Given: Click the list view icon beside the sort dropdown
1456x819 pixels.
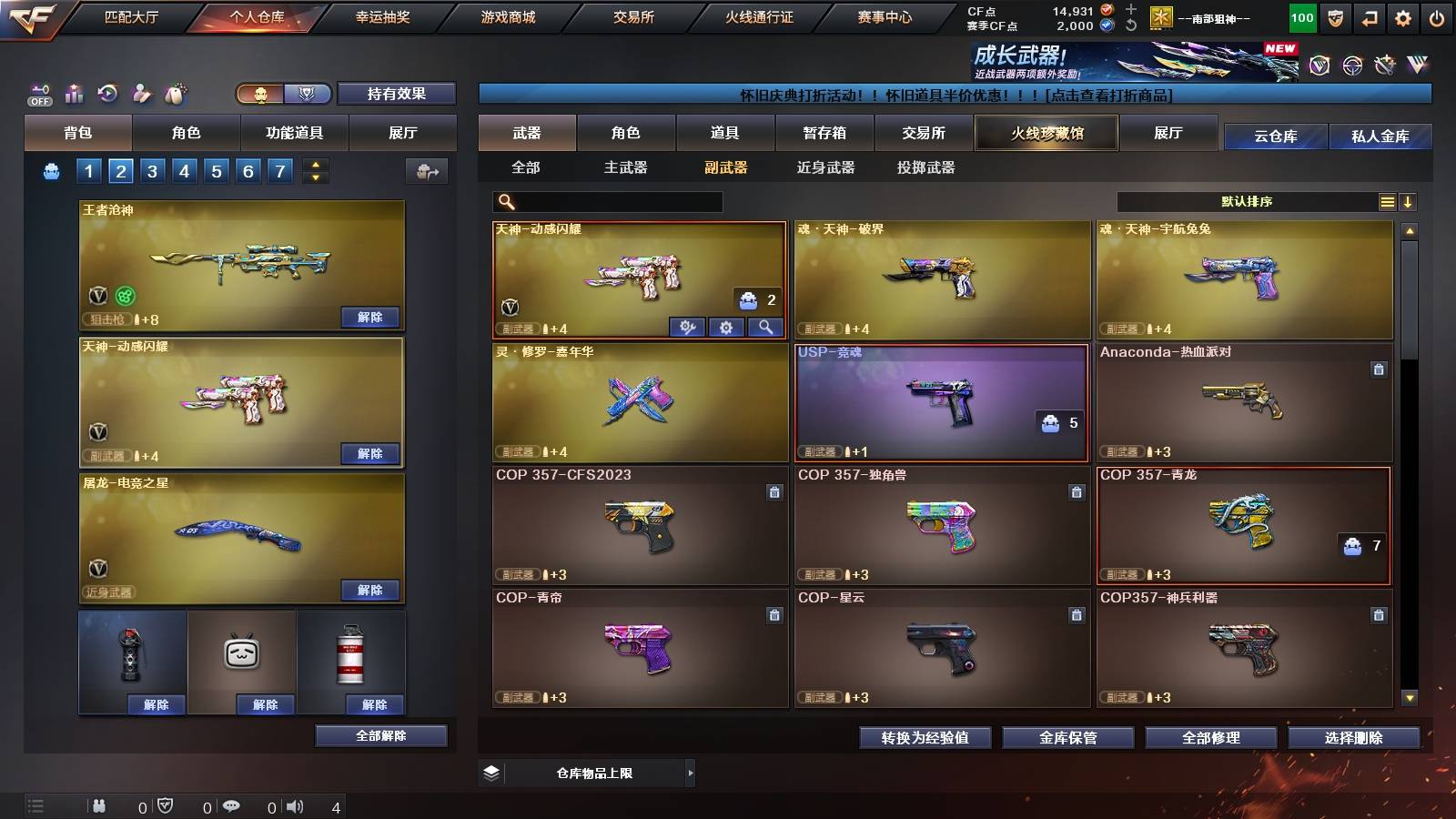Looking at the screenshot, I should [1387, 202].
